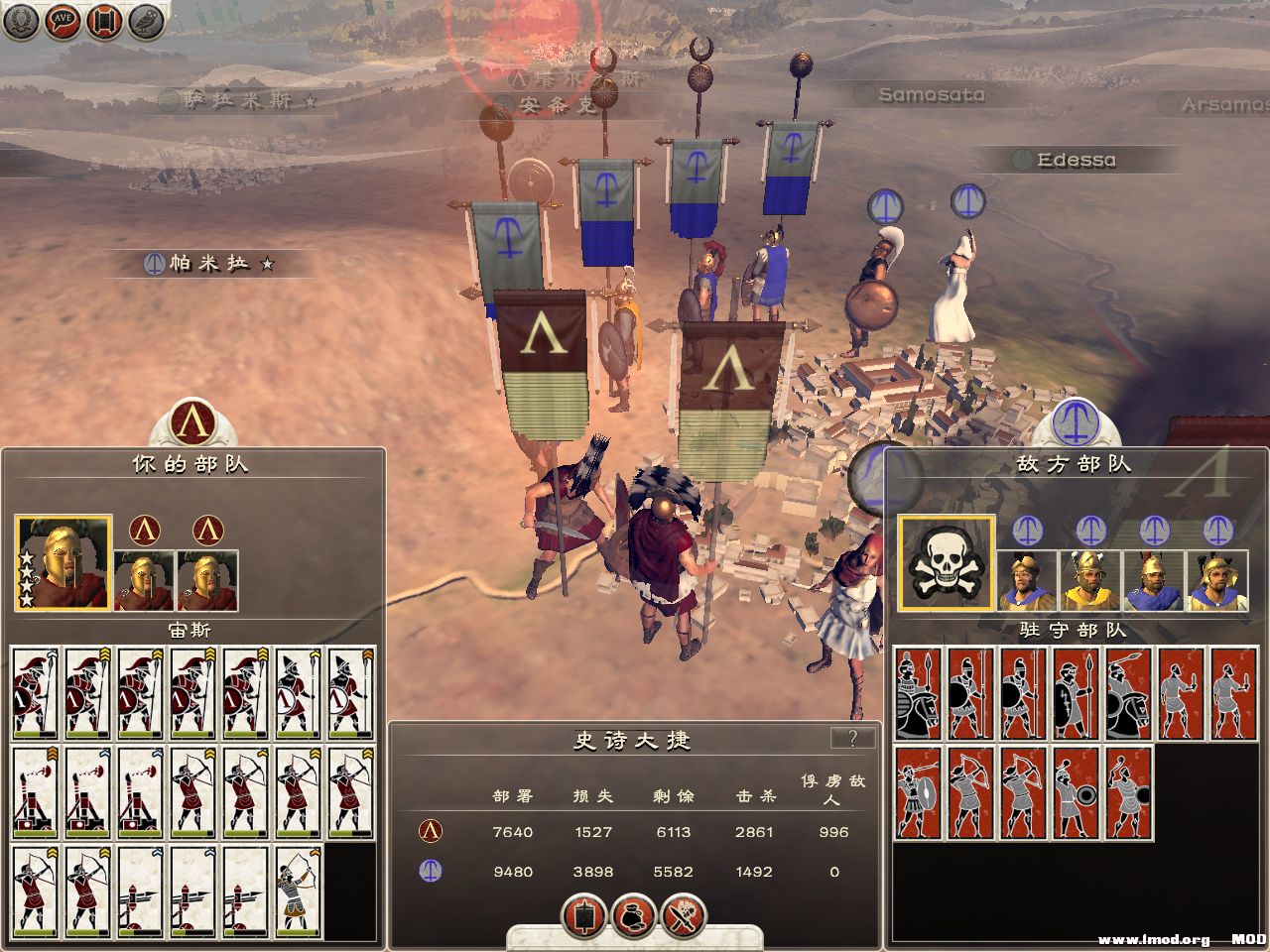This screenshot has width=1270, height=952.
Task: Click the Samosata settlement label
Action: [x=931, y=95]
